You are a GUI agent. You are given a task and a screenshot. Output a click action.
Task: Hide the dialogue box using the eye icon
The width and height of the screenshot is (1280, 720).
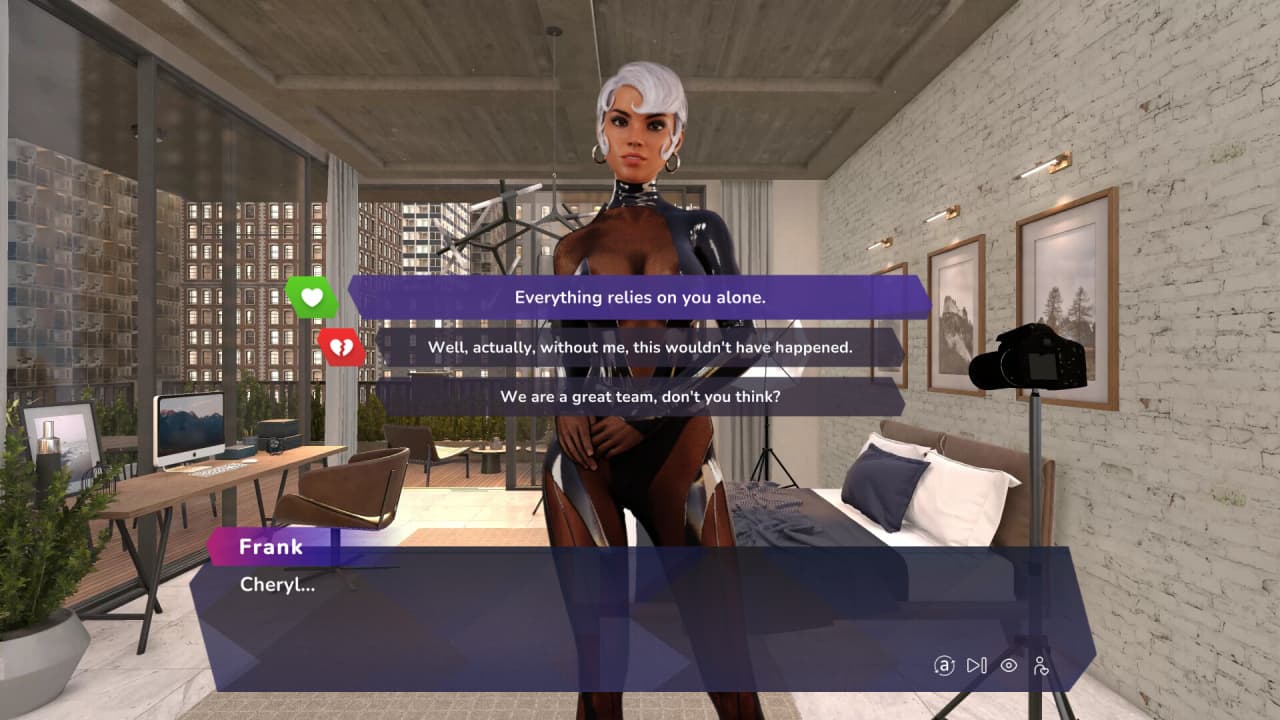tap(1009, 665)
